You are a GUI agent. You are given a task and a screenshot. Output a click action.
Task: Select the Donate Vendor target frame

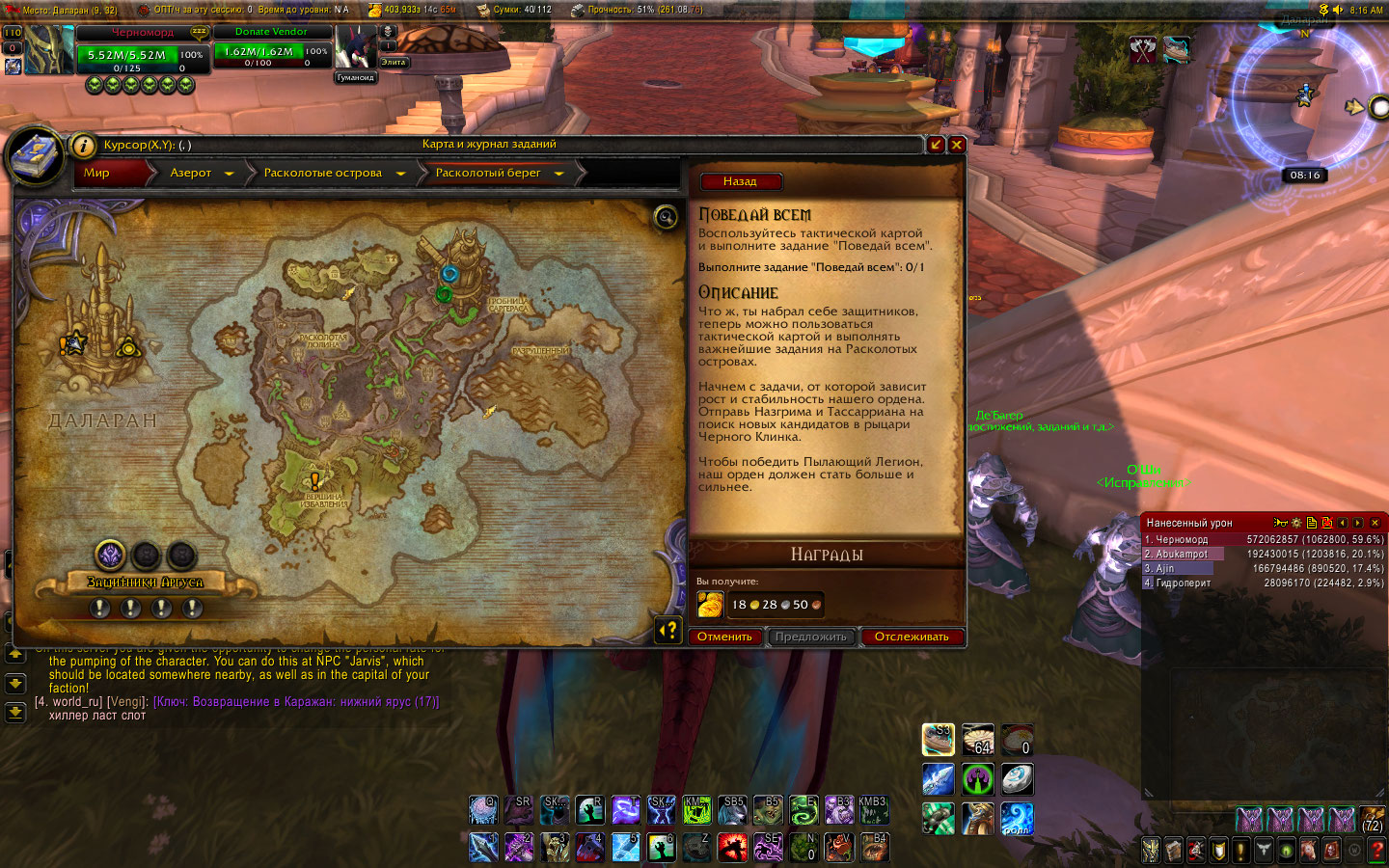click(x=271, y=52)
